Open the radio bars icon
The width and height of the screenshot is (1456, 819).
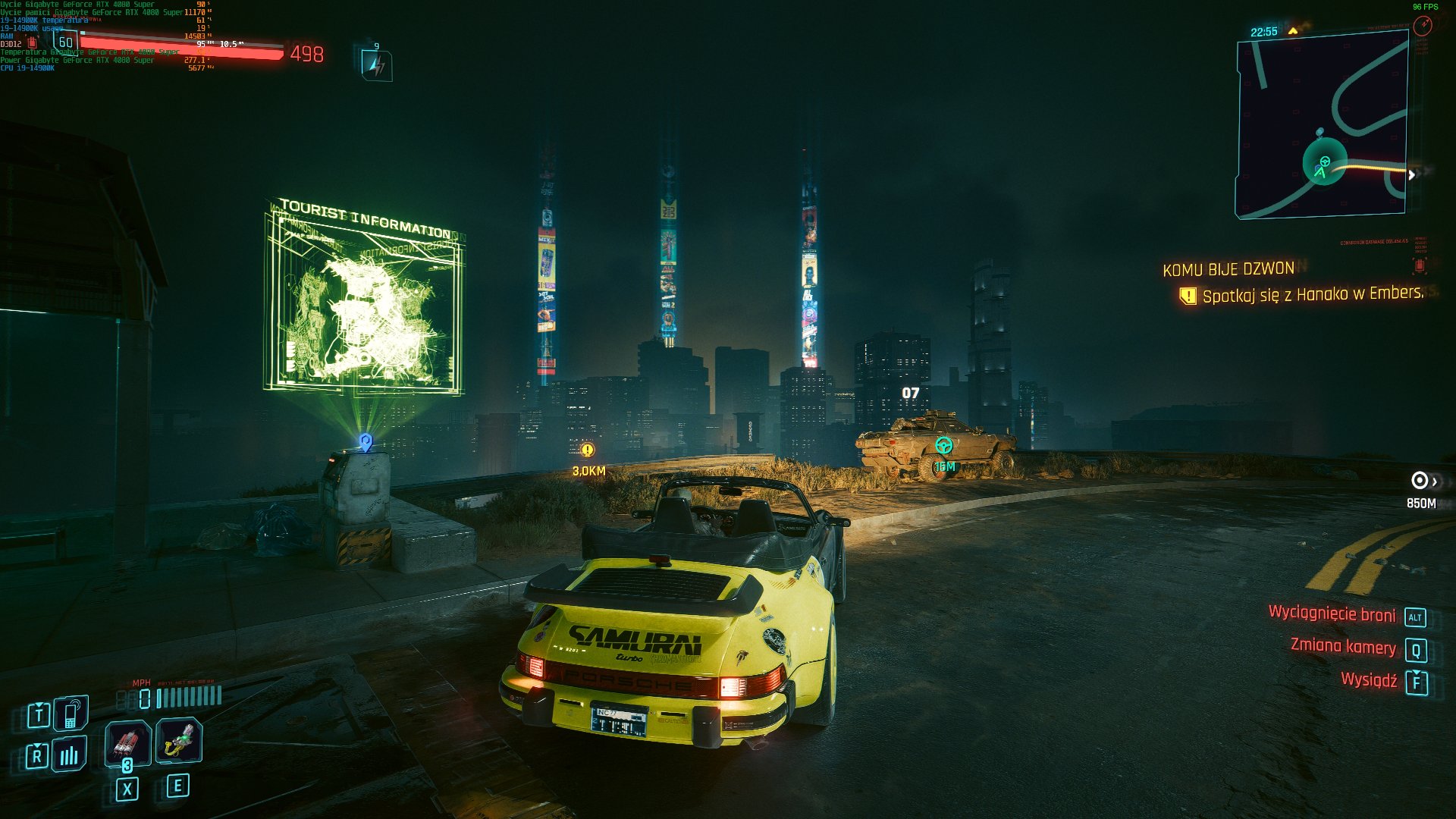pos(69,754)
